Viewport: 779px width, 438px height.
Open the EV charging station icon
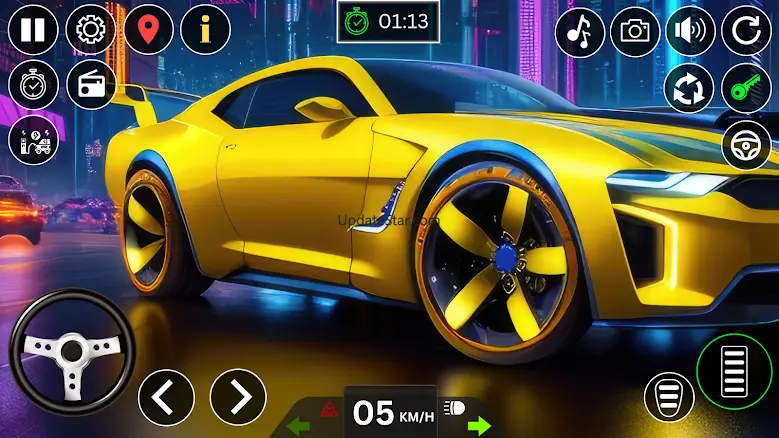coord(33,141)
